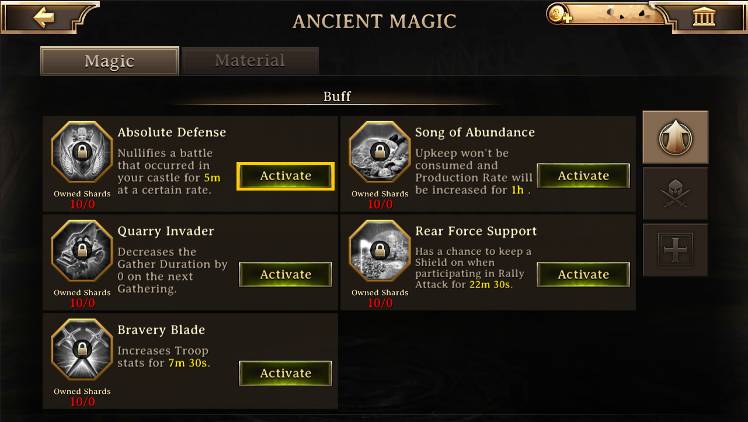Viewport: 748px width, 422px height.
Task: Choose the plus sign category
Action: [x=675, y=249]
